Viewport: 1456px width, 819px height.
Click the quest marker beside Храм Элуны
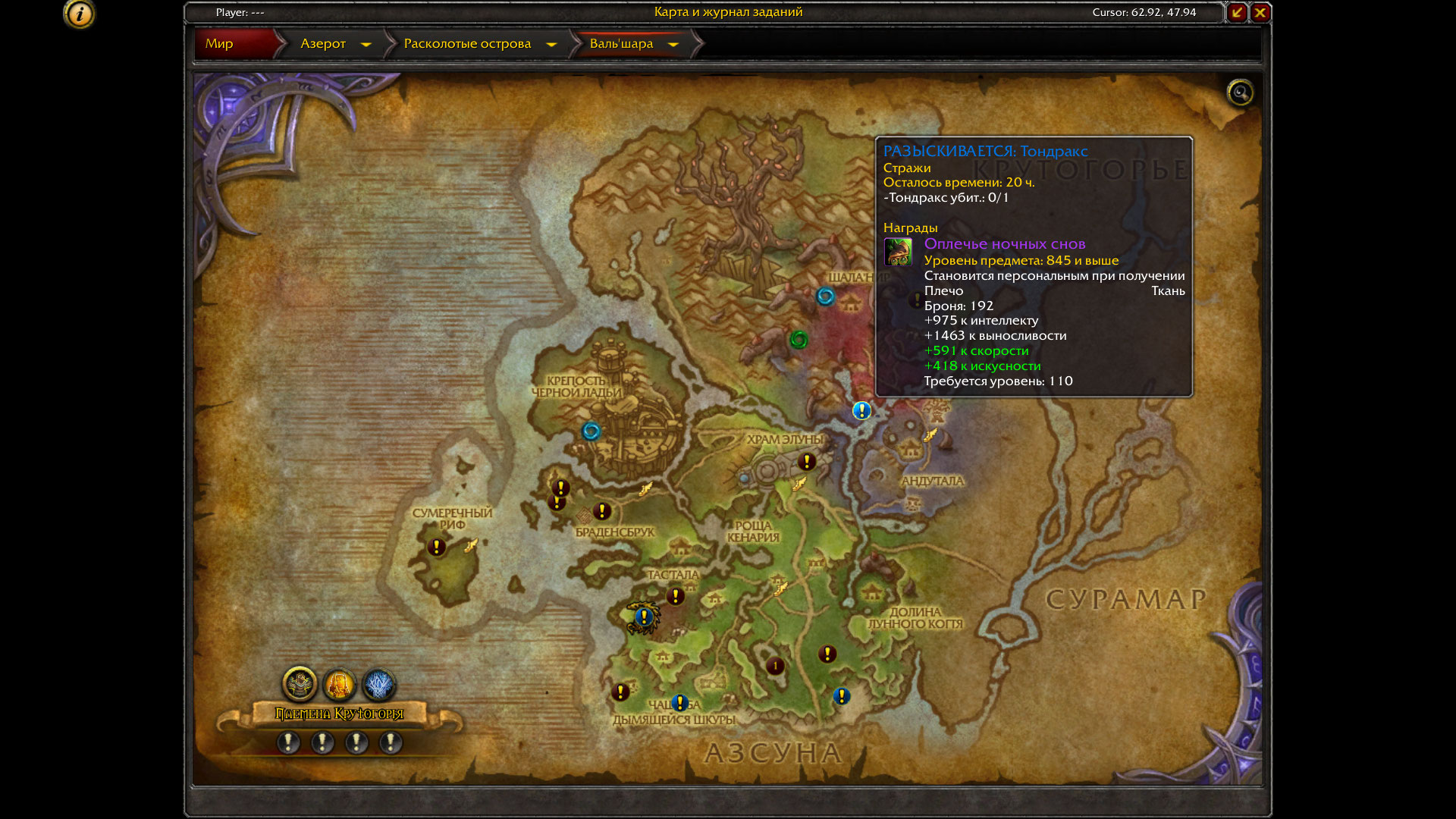pyautogui.click(x=807, y=461)
